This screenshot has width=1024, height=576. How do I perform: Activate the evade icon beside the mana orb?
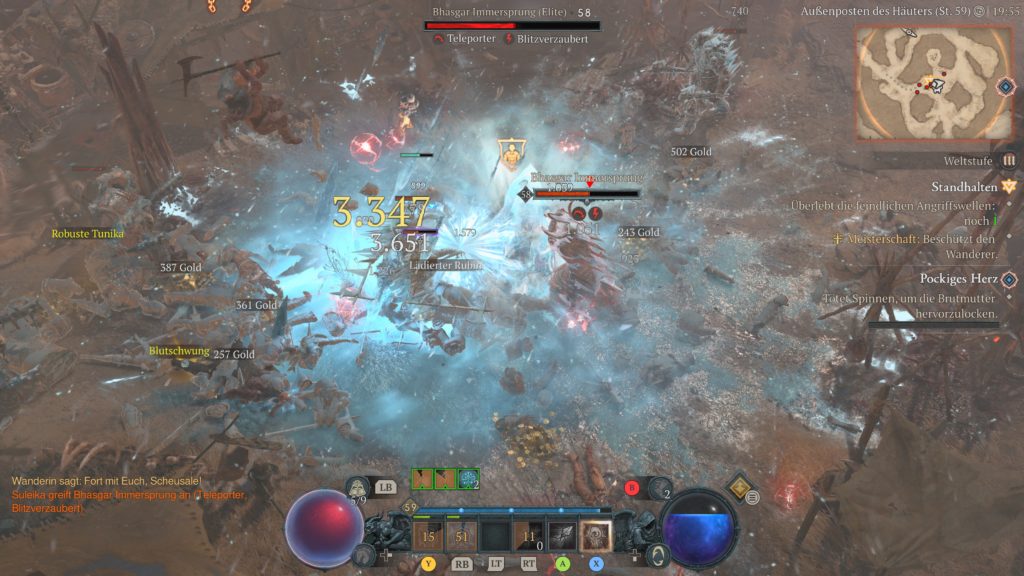point(658,553)
